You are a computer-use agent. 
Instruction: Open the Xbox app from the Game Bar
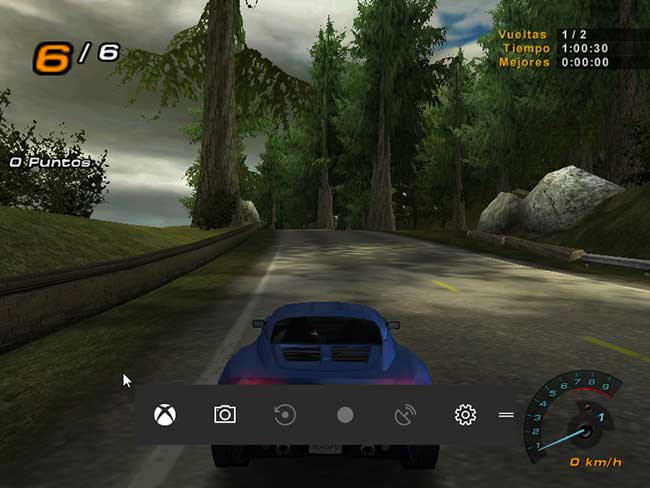pyautogui.click(x=165, y=414)
